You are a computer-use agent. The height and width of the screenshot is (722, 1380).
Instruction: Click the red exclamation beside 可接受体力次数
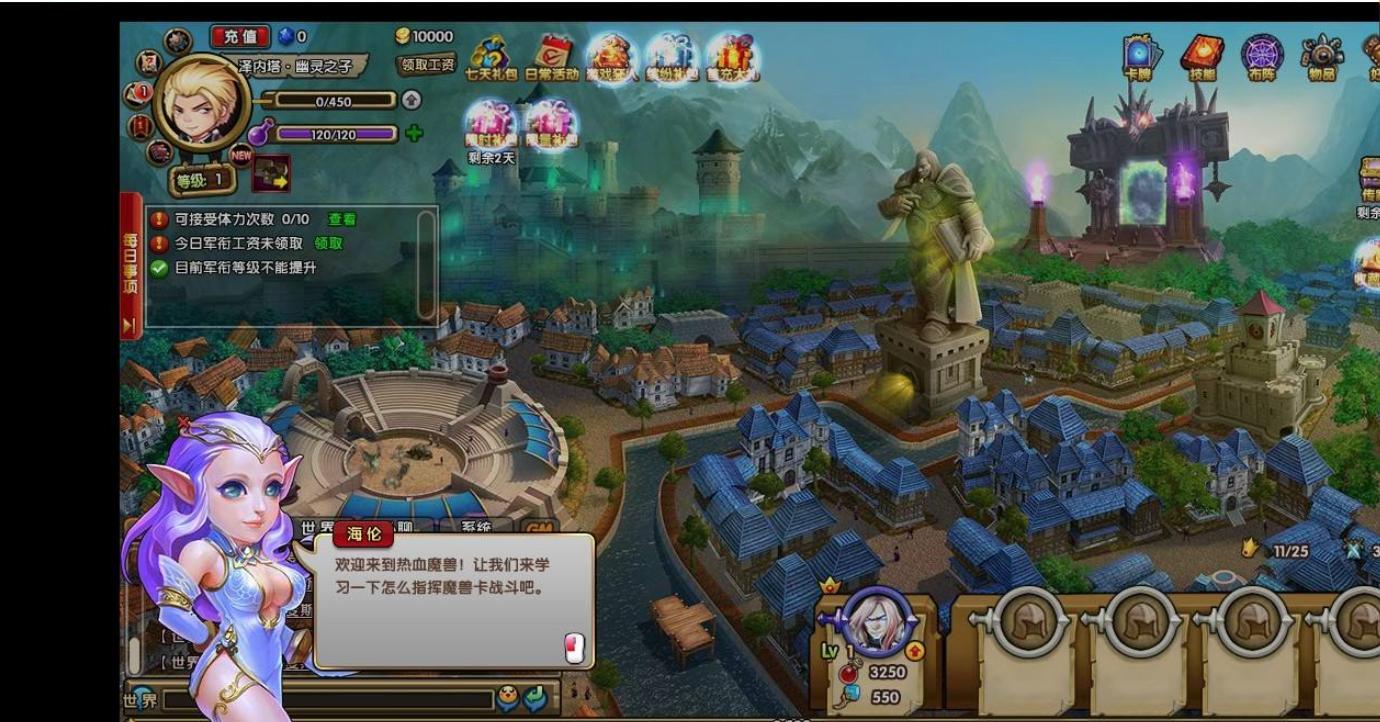coord(159,220)
